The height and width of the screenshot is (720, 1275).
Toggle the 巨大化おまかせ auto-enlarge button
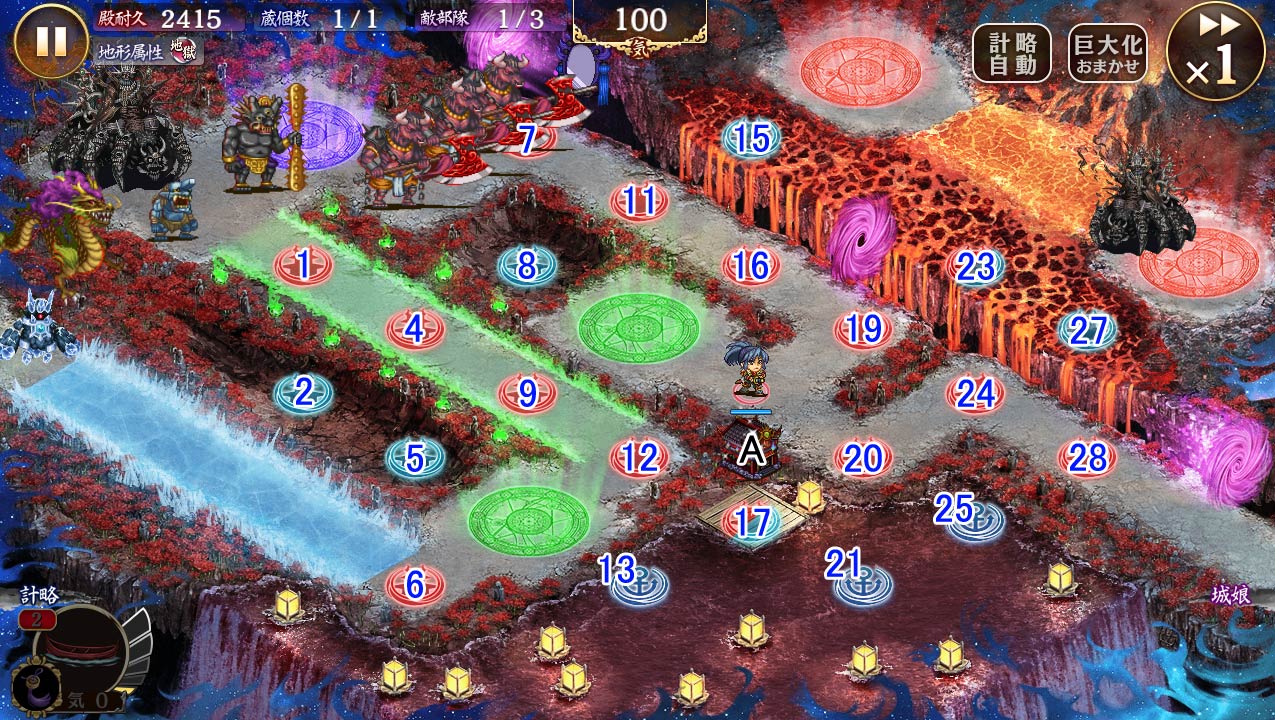tap(1107, 53)
